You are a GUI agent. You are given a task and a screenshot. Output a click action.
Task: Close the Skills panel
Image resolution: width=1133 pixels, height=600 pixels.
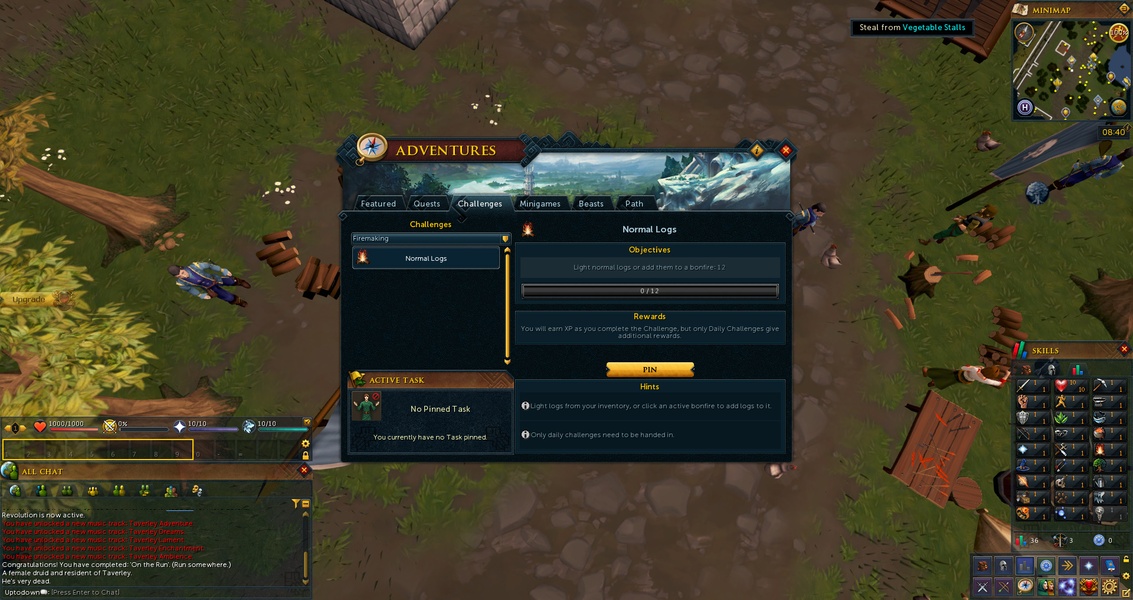1124,350
